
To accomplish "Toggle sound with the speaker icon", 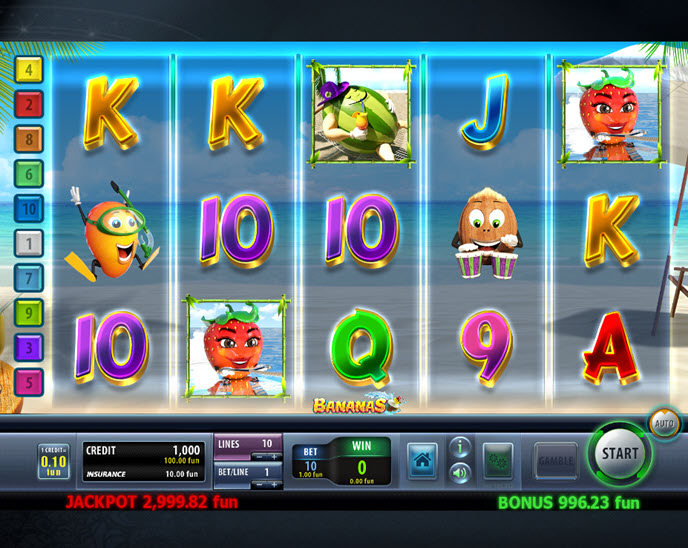I will [460, 473].
